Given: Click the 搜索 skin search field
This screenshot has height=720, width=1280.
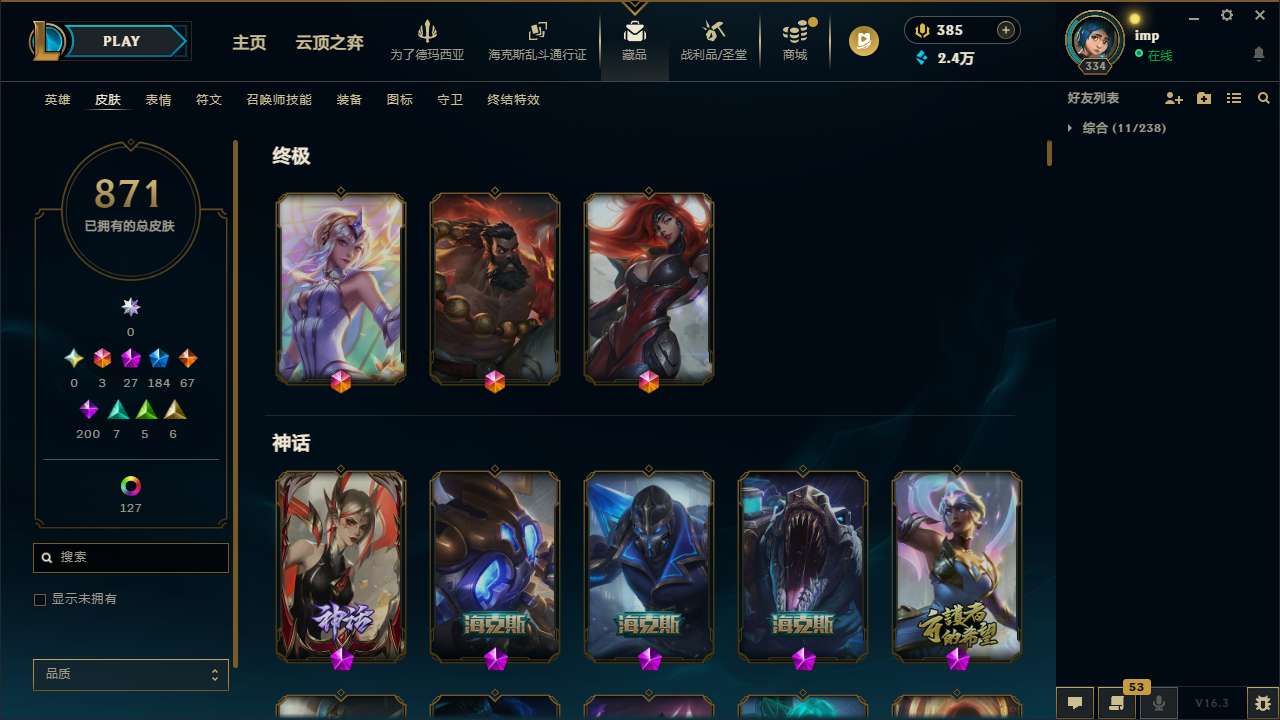Looking at the screenshot, I should [x=130, y=557].
